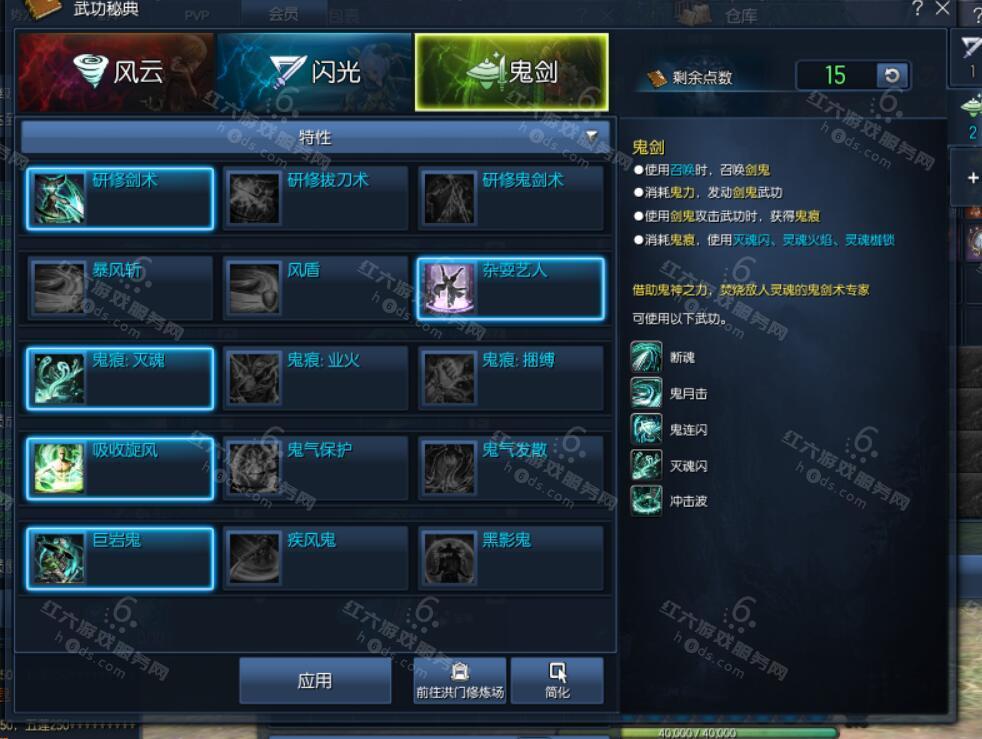The width and height of the screenshot is (982, 739).
Task: Choose the 鬼痕: 业火 trait
Action: tap(315, 378)
